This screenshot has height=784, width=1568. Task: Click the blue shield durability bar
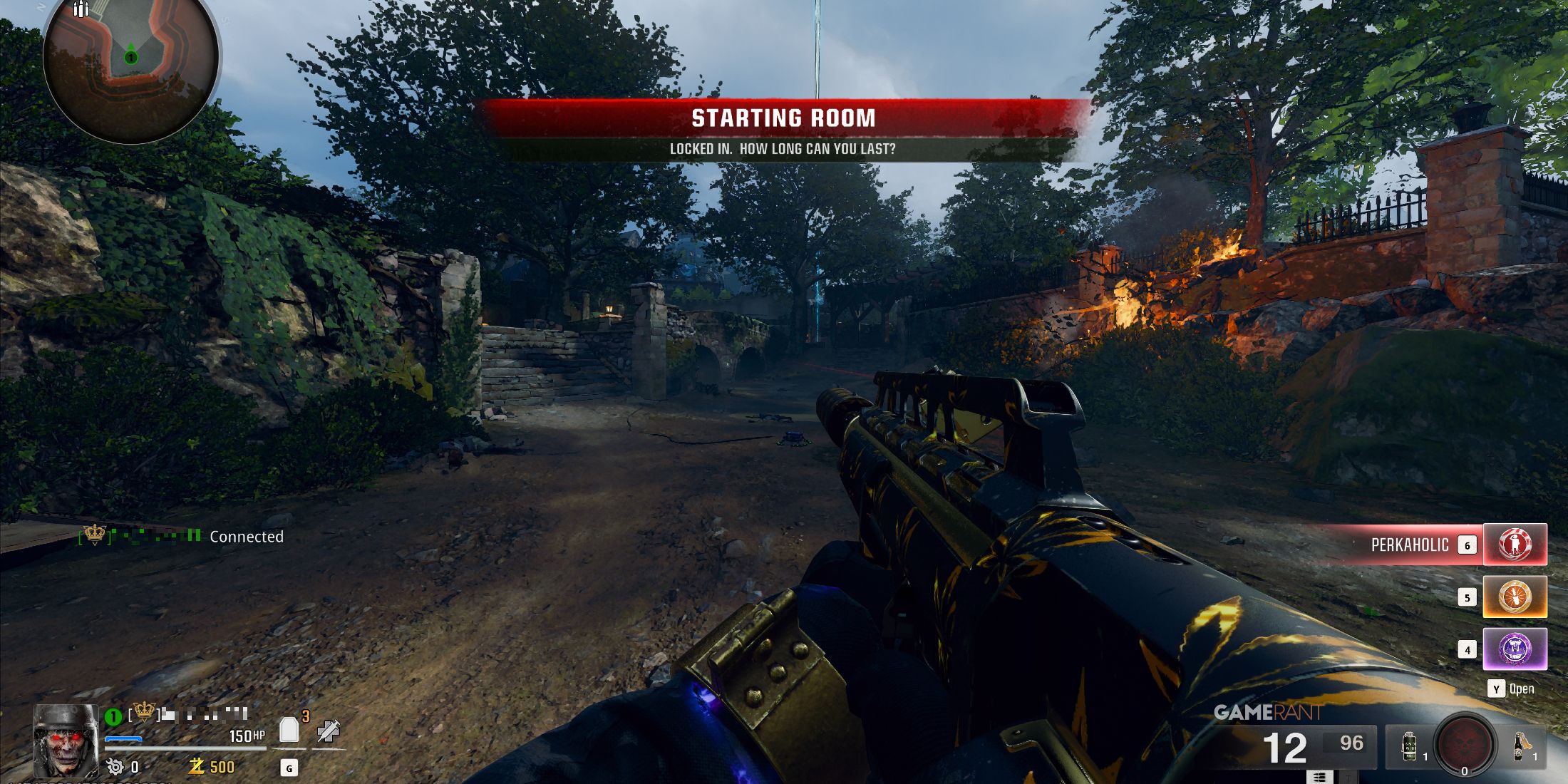(x=123, y=740)
